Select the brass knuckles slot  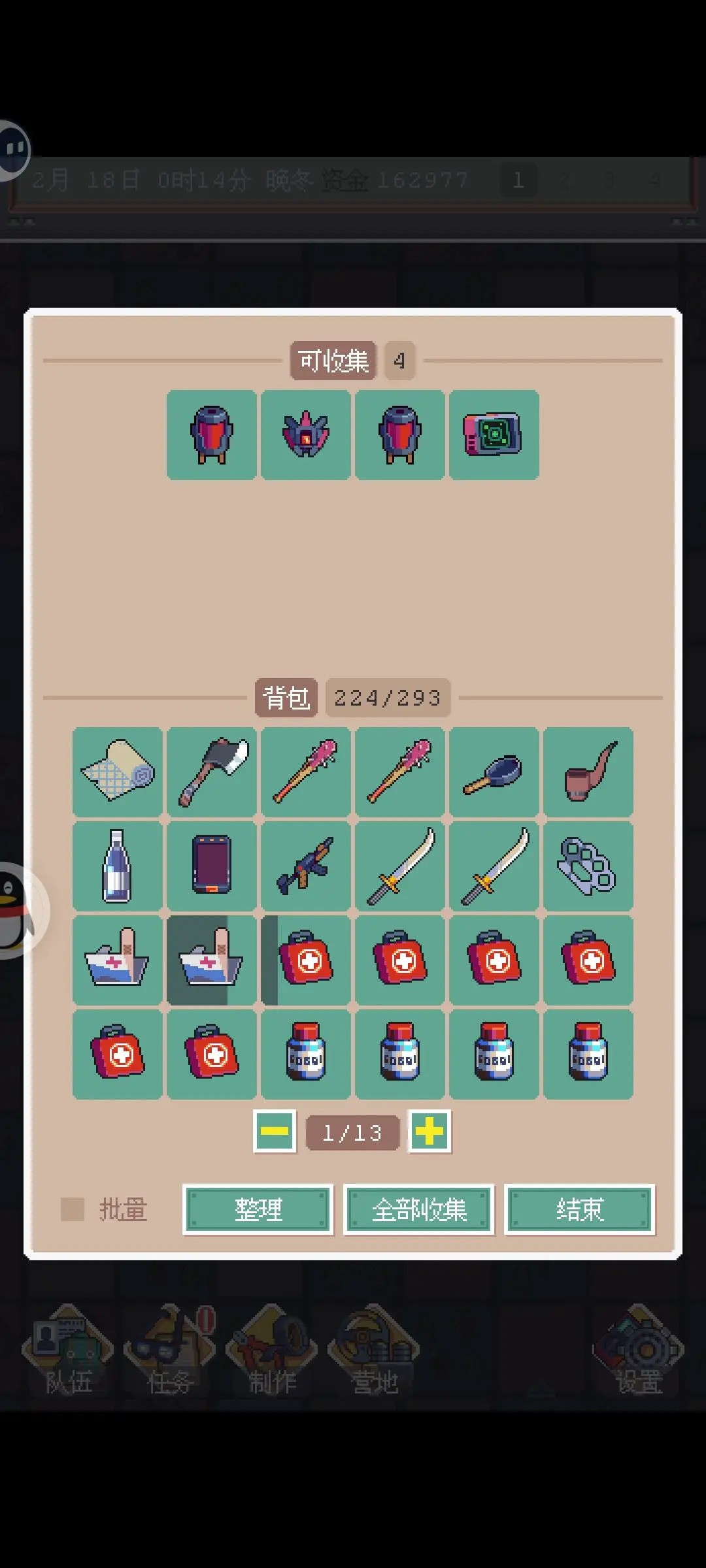[588, 866]
